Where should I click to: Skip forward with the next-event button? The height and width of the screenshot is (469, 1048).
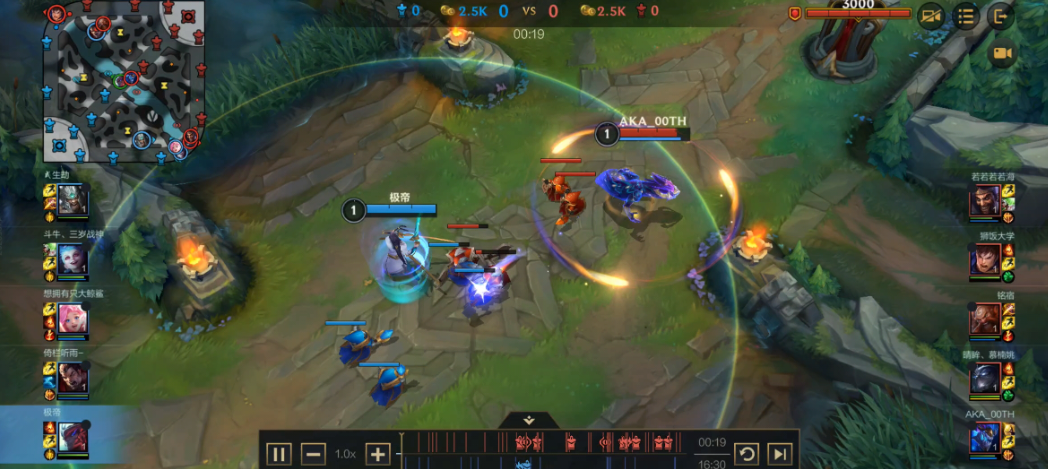(781, 454)
